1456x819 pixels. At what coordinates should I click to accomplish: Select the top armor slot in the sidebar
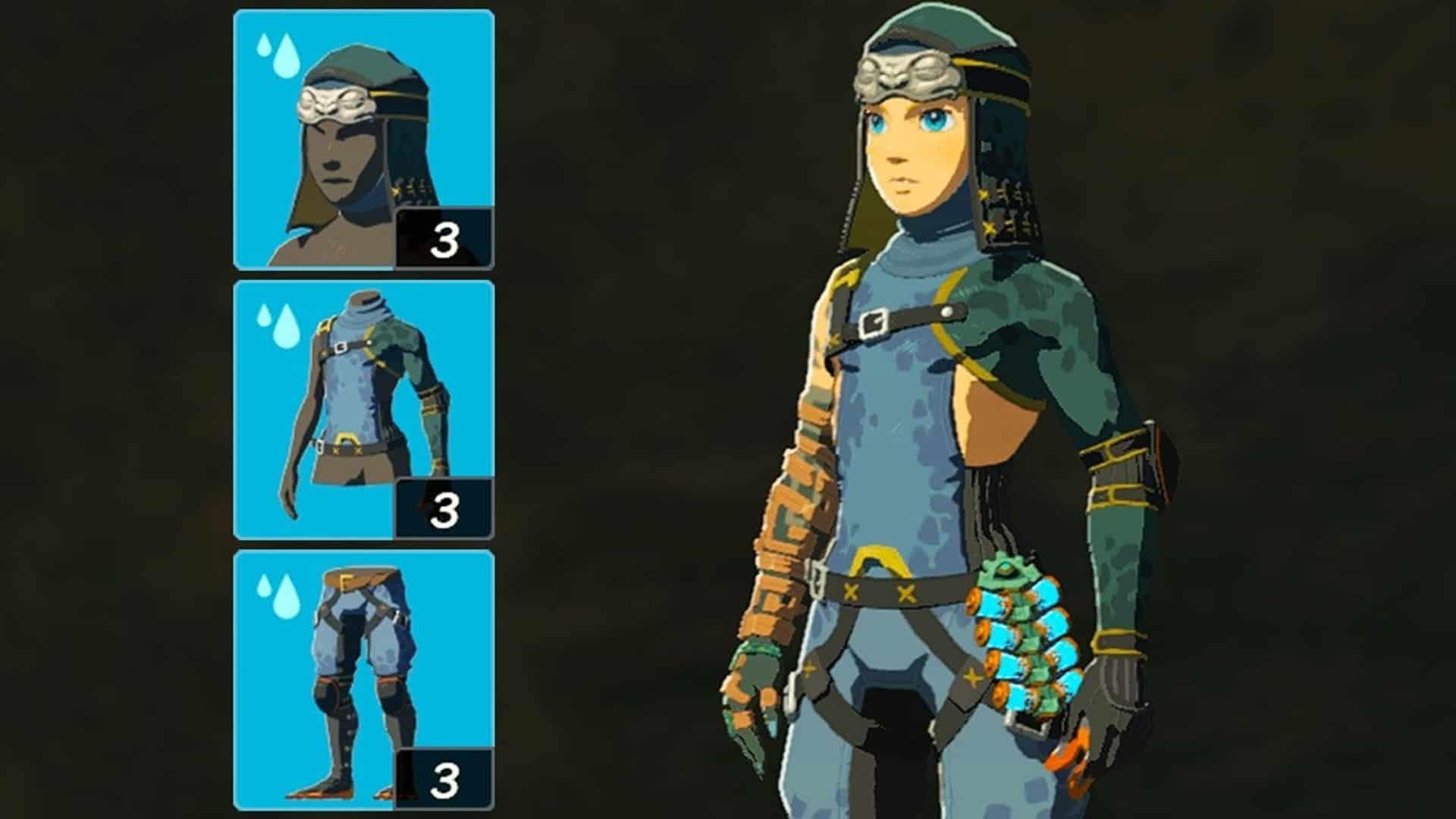364,136
